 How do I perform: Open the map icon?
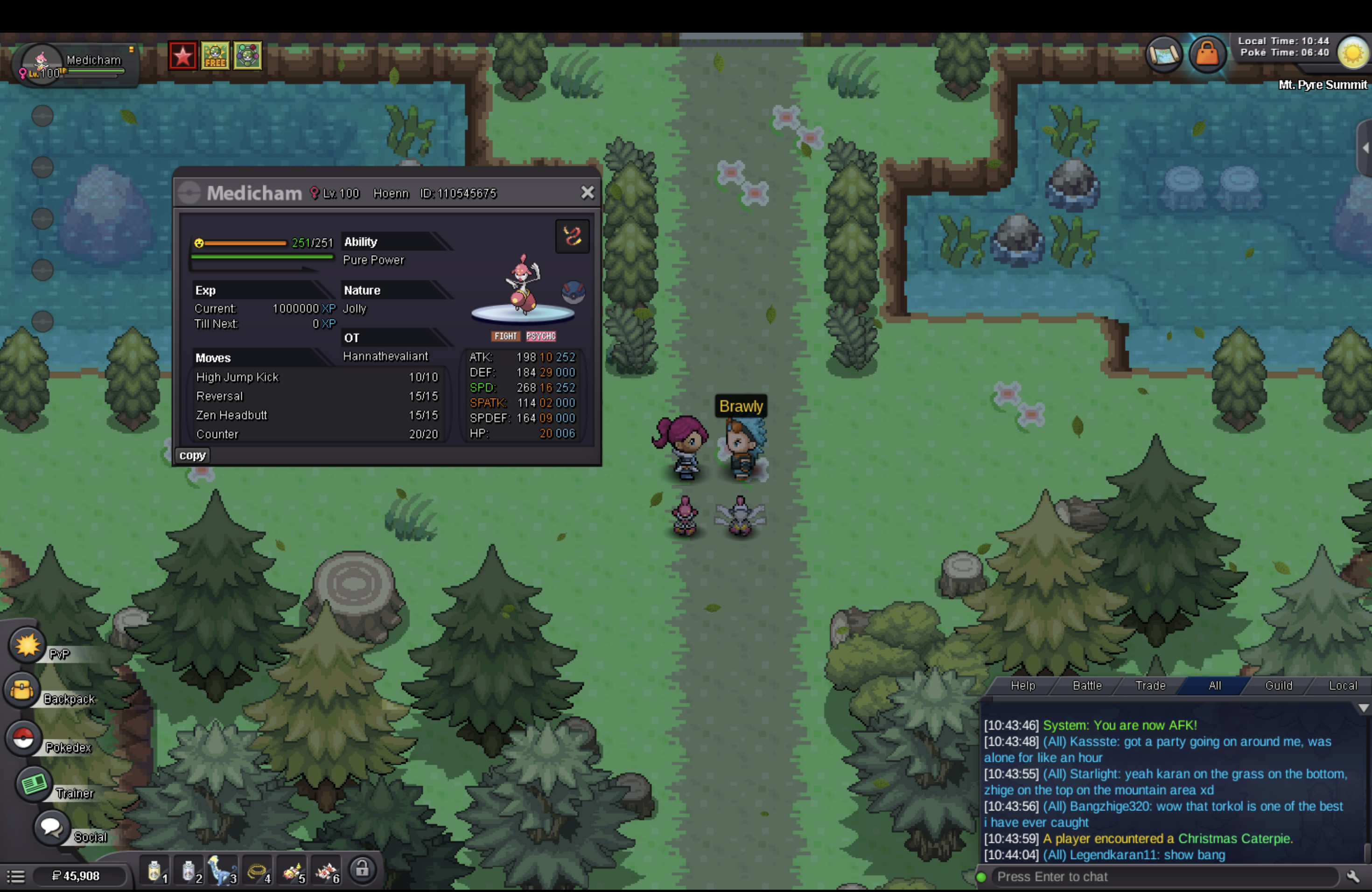coord(1164,55)
